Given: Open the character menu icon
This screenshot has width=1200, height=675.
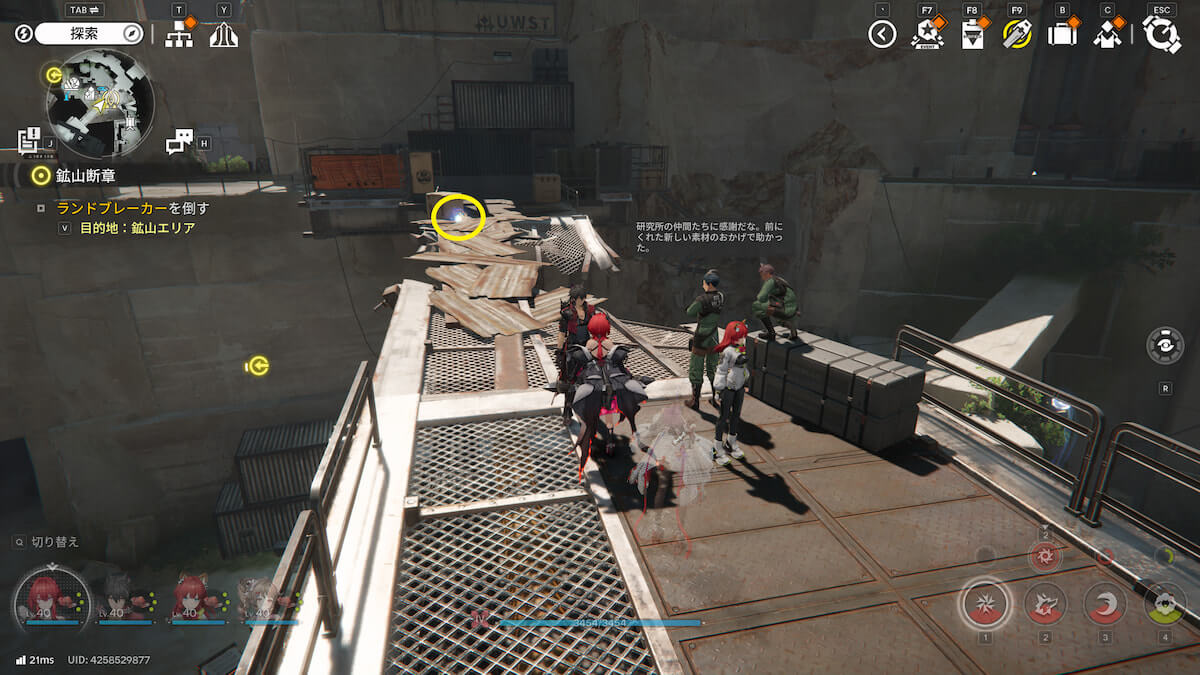Looking at the screenshot, I should (x=1107, y=35).
